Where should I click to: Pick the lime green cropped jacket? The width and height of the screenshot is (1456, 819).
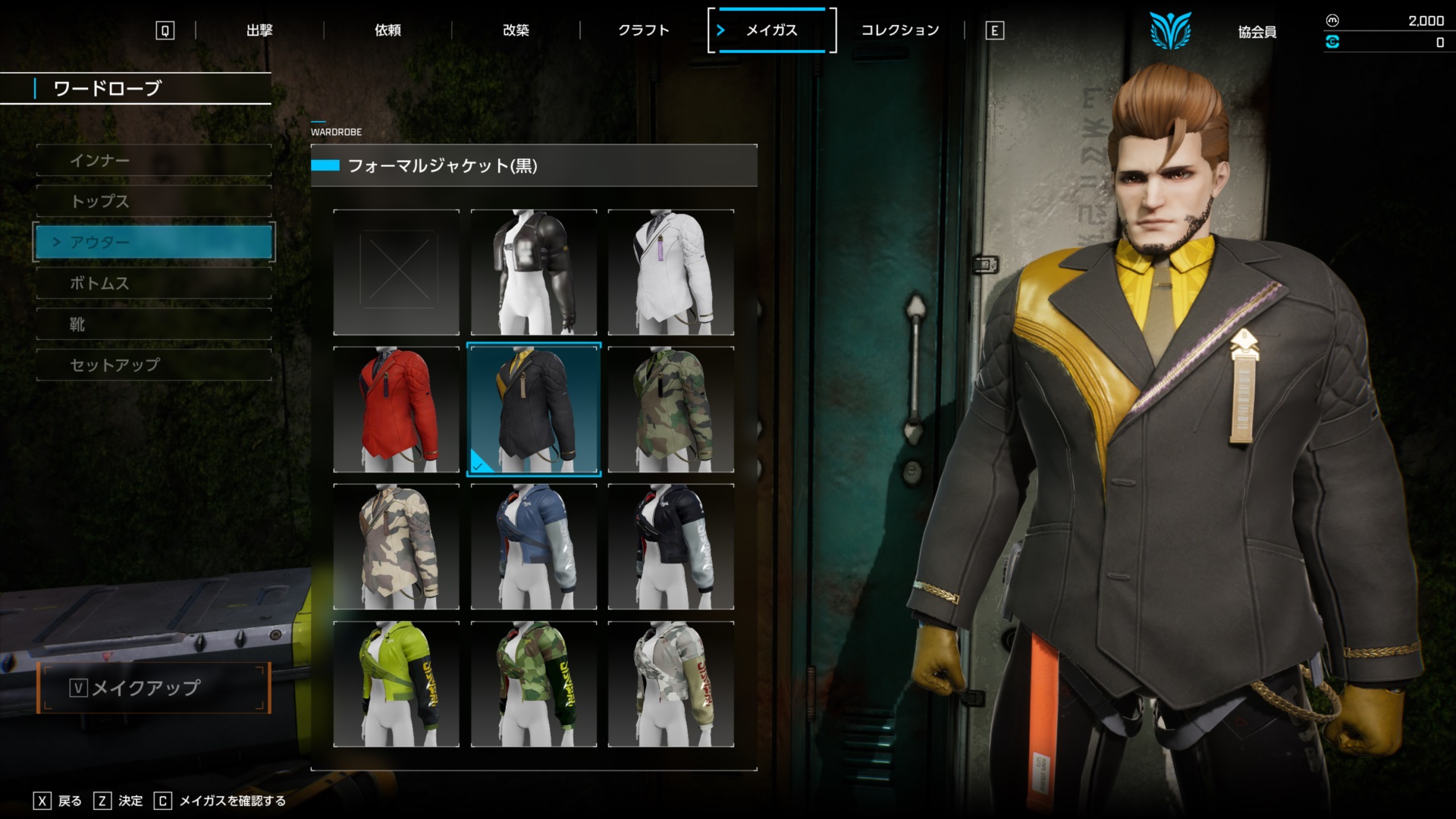(x=397, y=684)
